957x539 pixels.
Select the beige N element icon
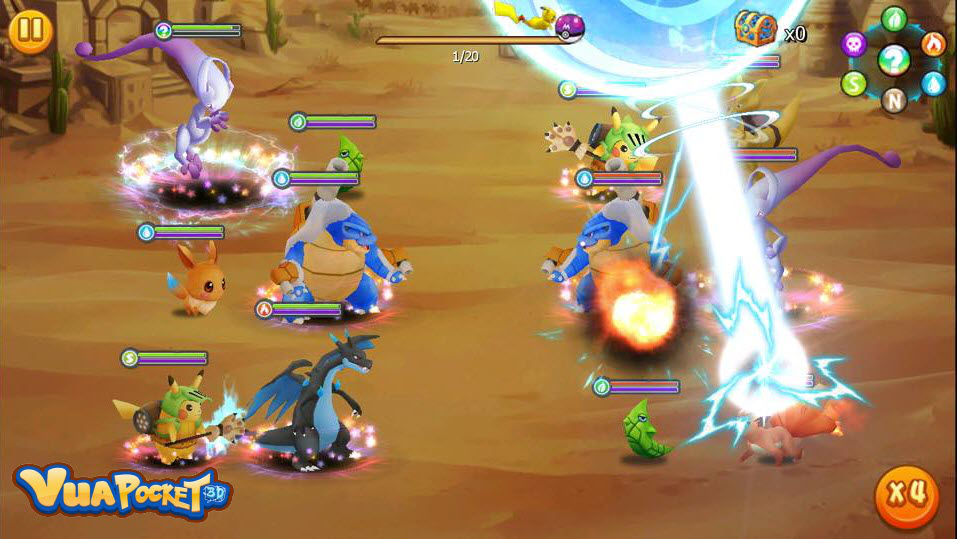[894, 100]
